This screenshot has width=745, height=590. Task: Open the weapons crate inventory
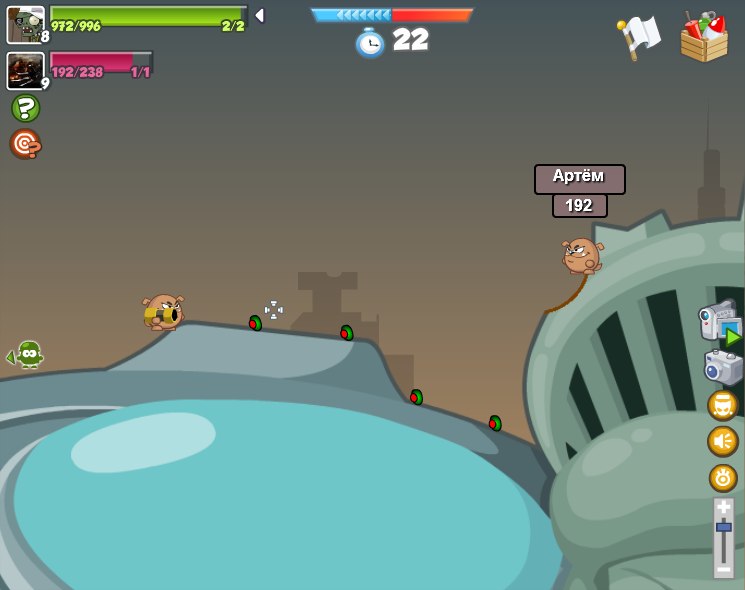point(704,38)
